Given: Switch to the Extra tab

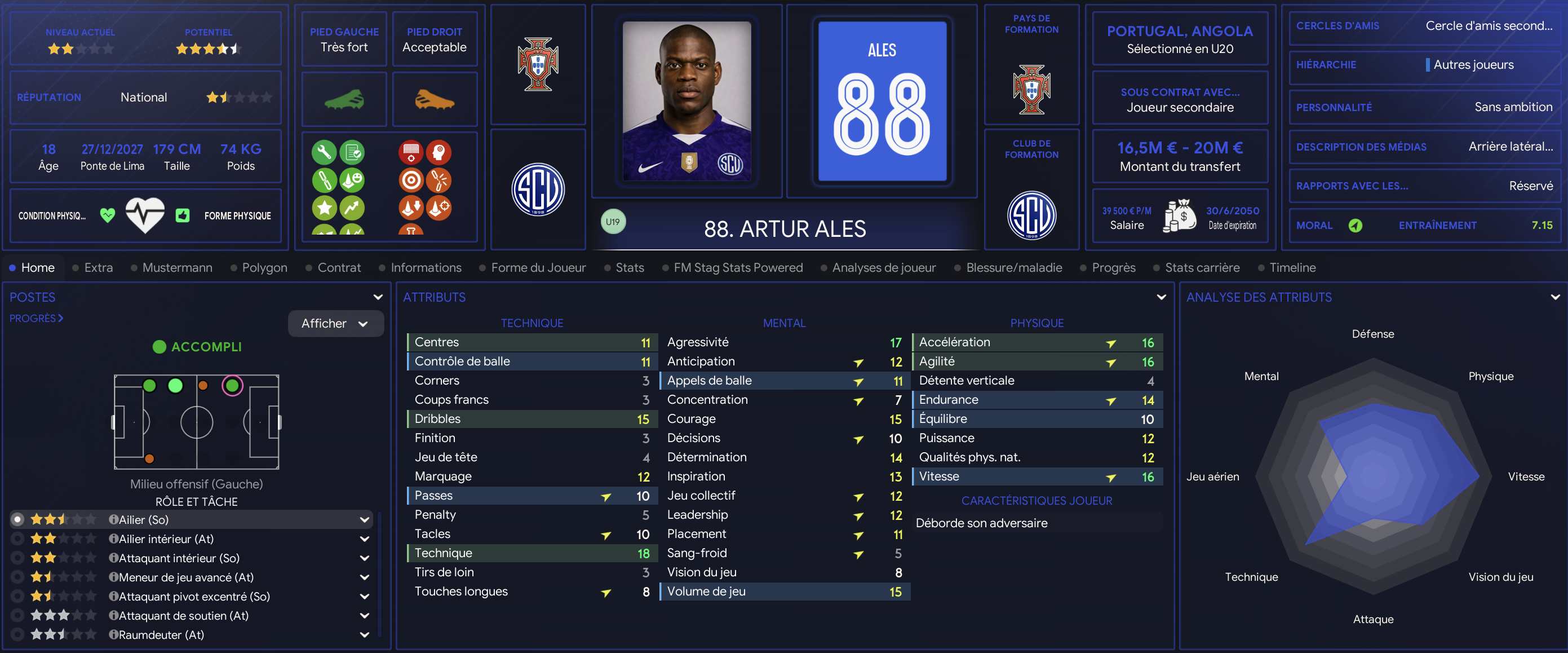Looking at the screenshot, I should [98, 267].
